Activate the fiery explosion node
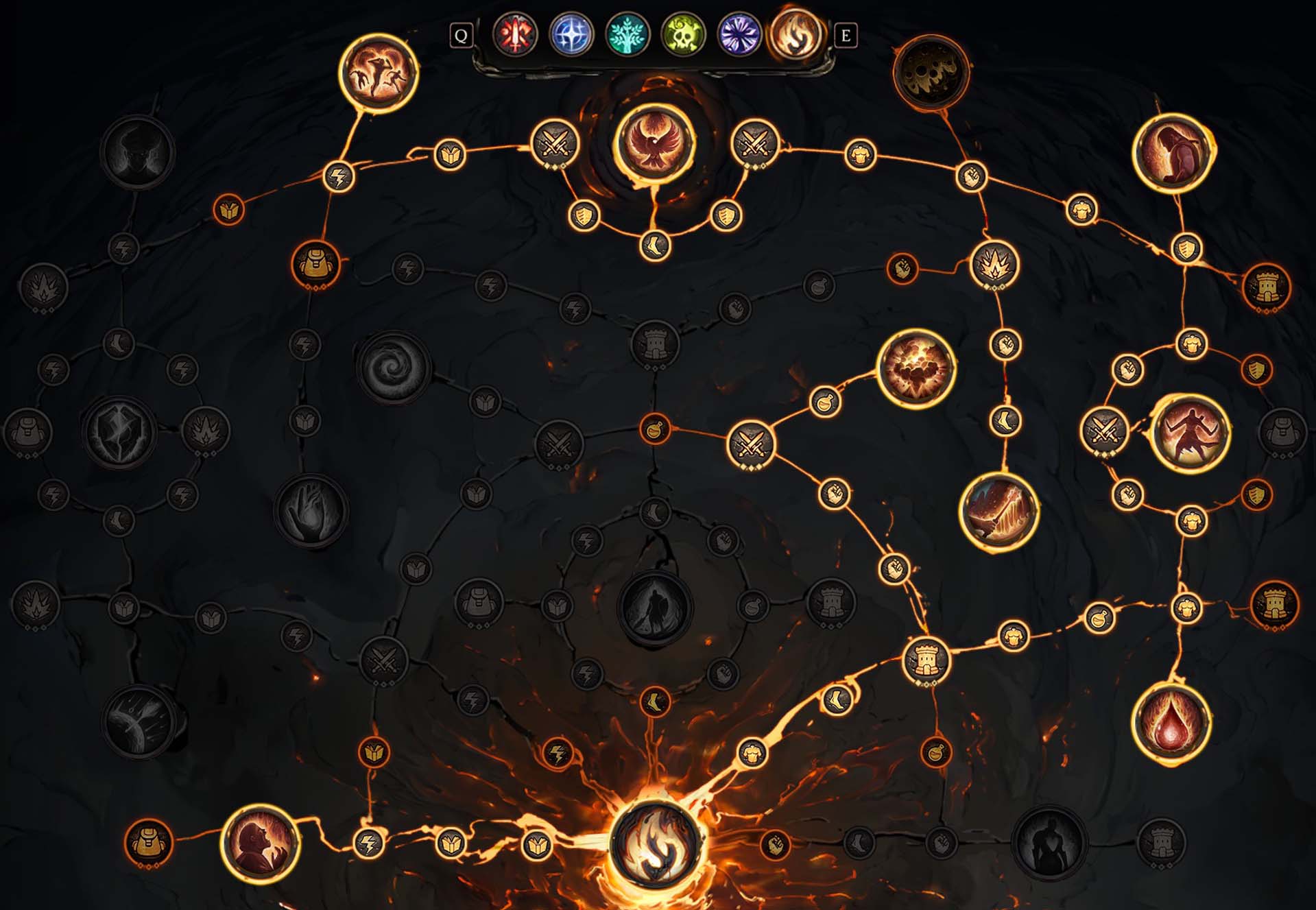 [x=916, y=368]
